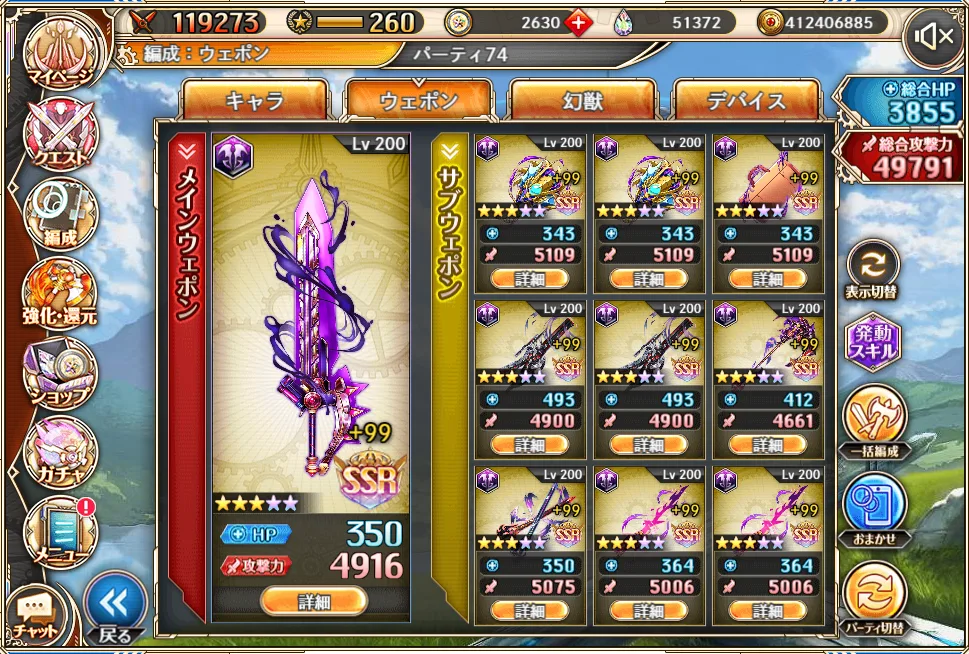This screenshot has width=969, height=654.
Task: Open the チャット window
Action: coord(36,614)
